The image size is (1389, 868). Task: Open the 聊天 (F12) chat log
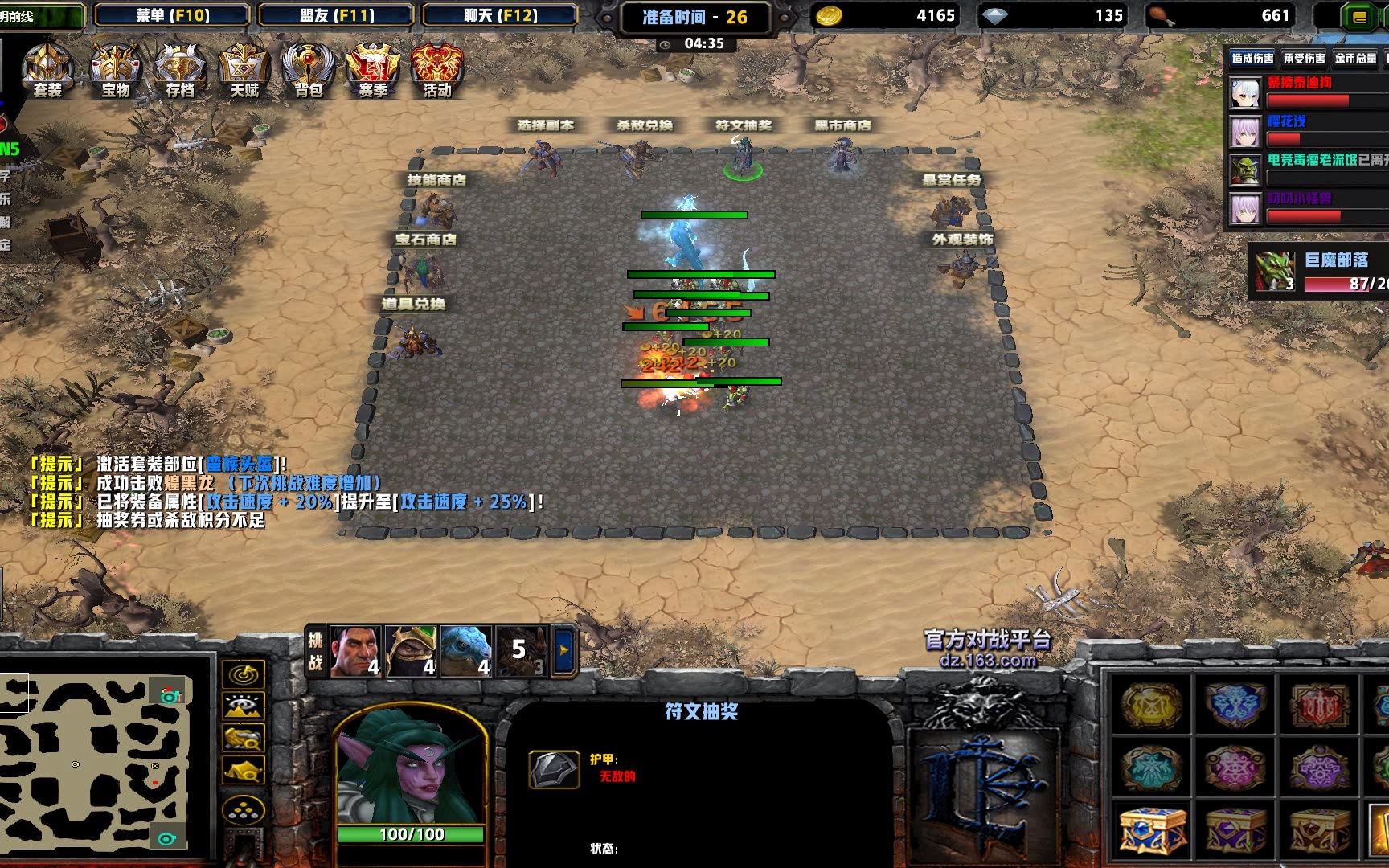pyautogui.click(x=500, y=15)
